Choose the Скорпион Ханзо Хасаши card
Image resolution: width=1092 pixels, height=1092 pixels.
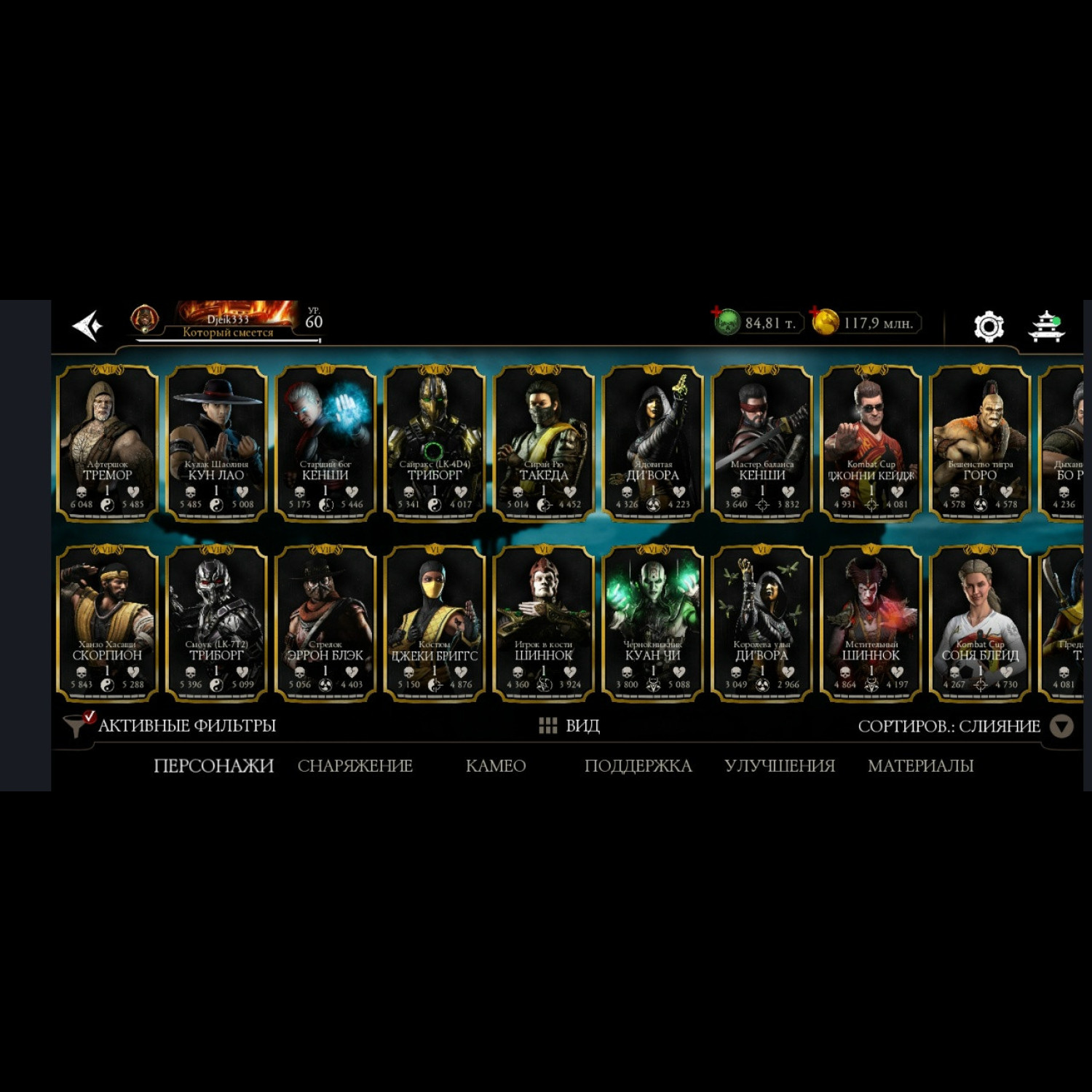click(108, 623)
